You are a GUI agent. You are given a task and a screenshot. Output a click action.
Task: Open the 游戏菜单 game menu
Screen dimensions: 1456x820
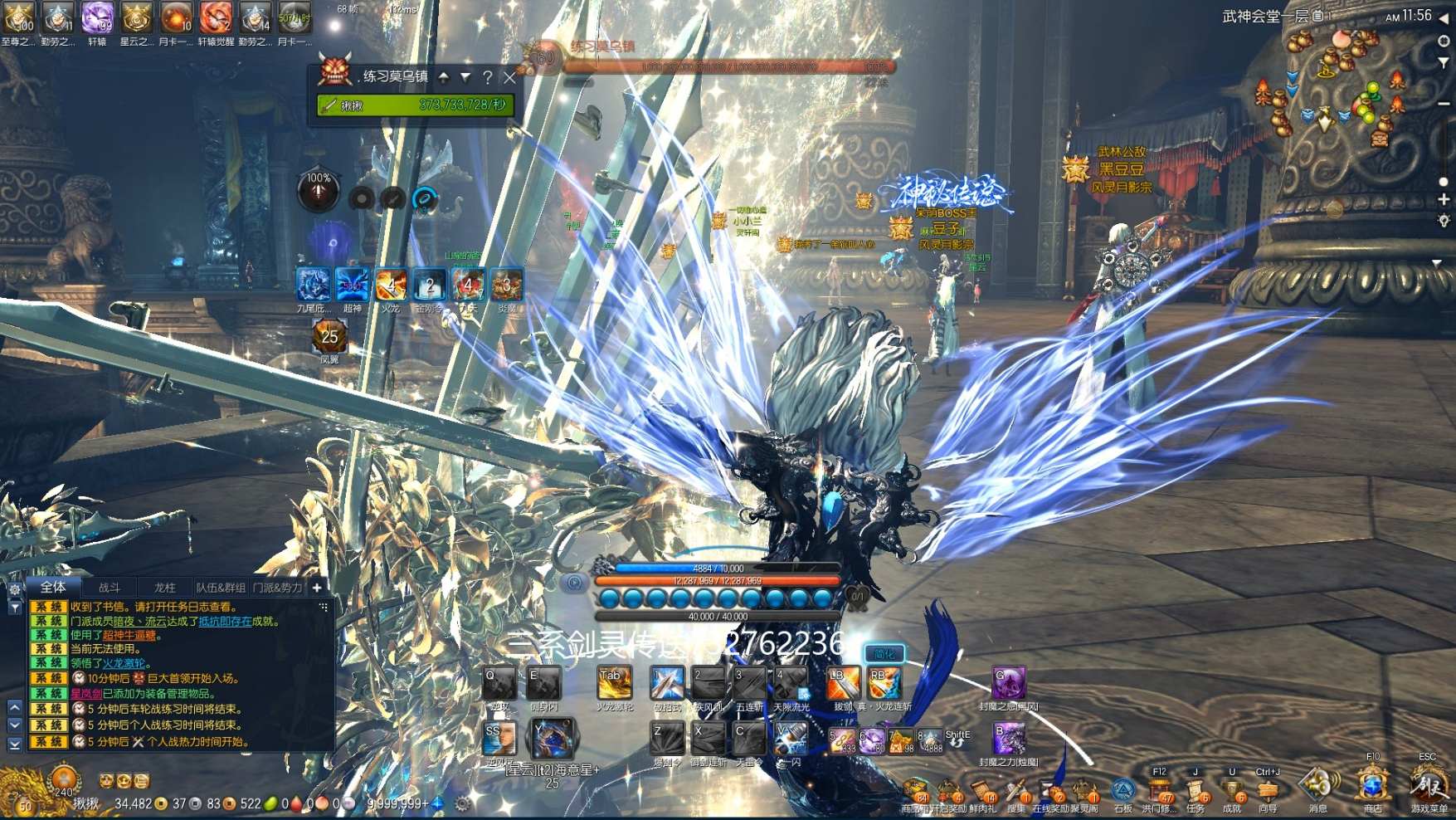pos(1428,784)
